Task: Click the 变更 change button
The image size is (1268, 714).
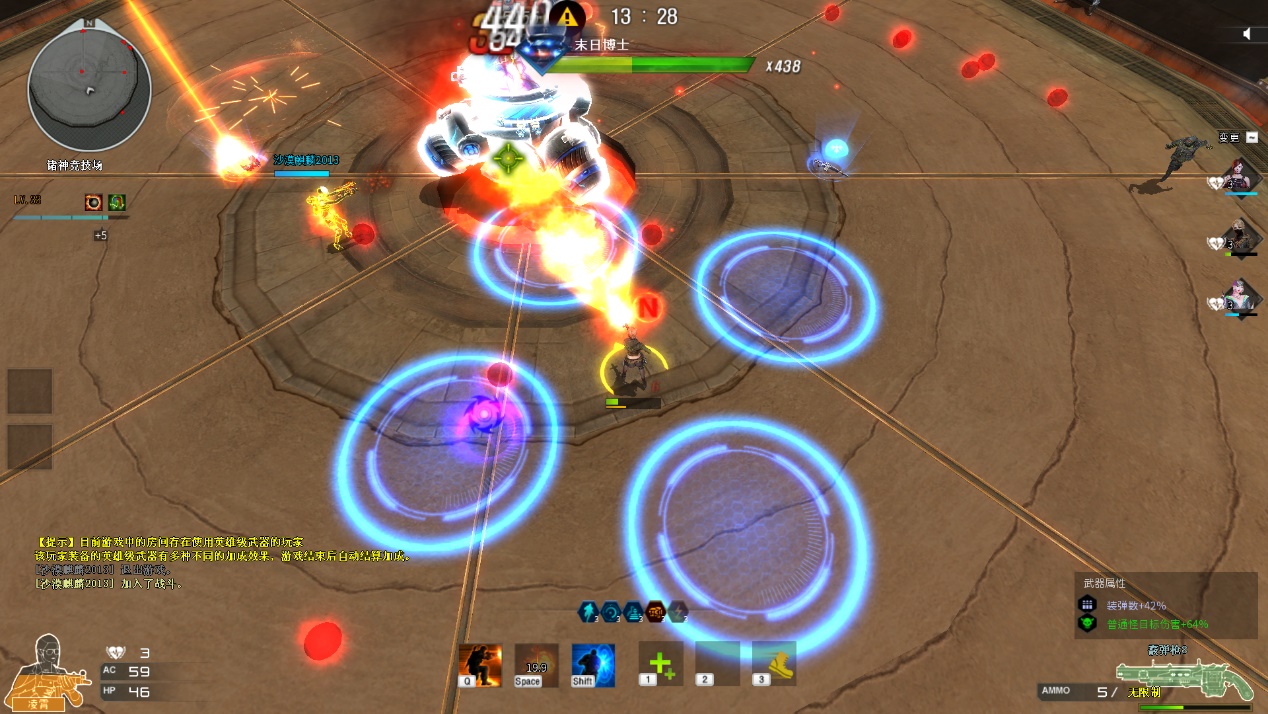Action: (x=1229, y=138)
